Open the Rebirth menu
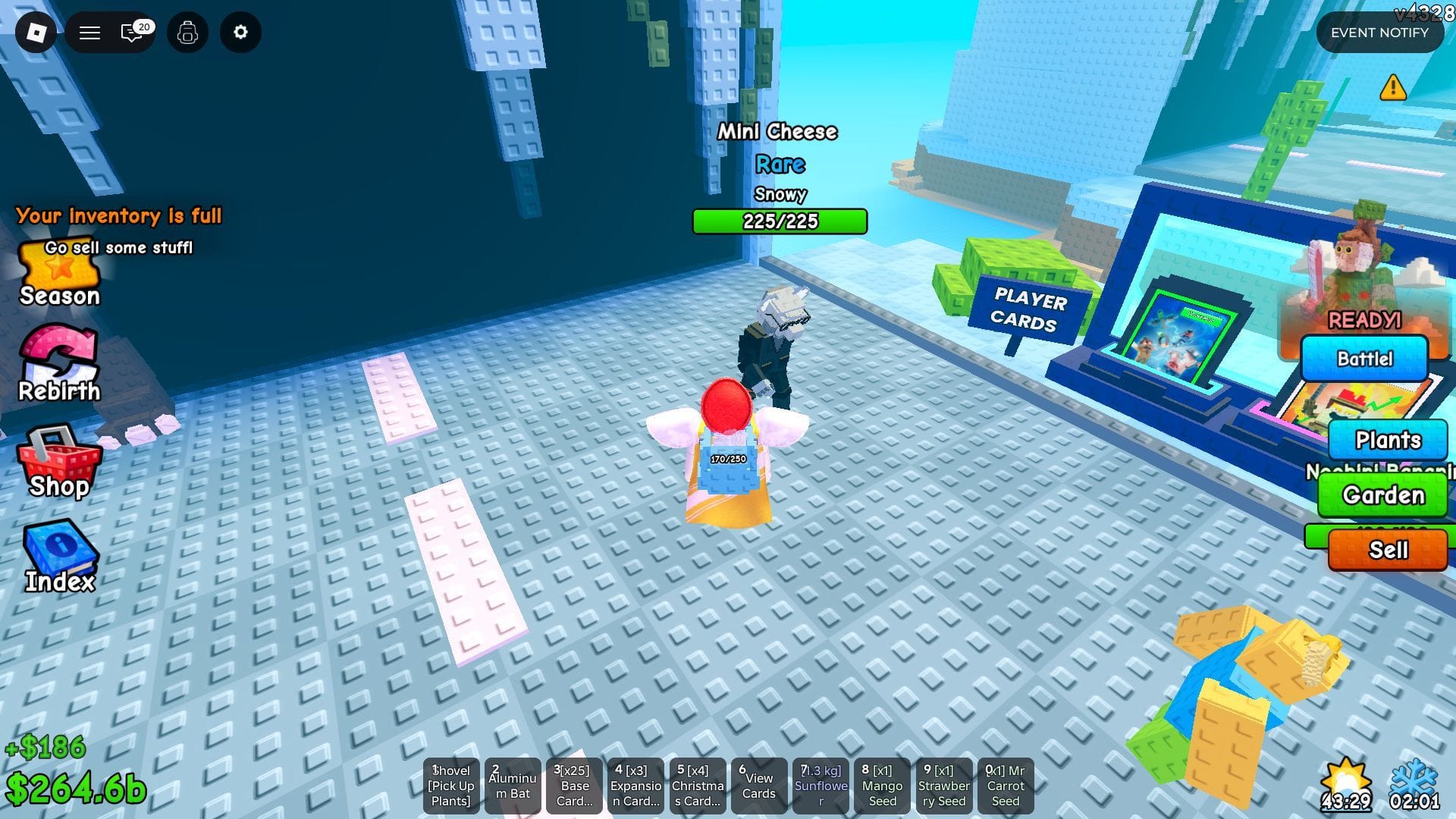Screen dimensions: 1456x819 click(x=59, y=364)
